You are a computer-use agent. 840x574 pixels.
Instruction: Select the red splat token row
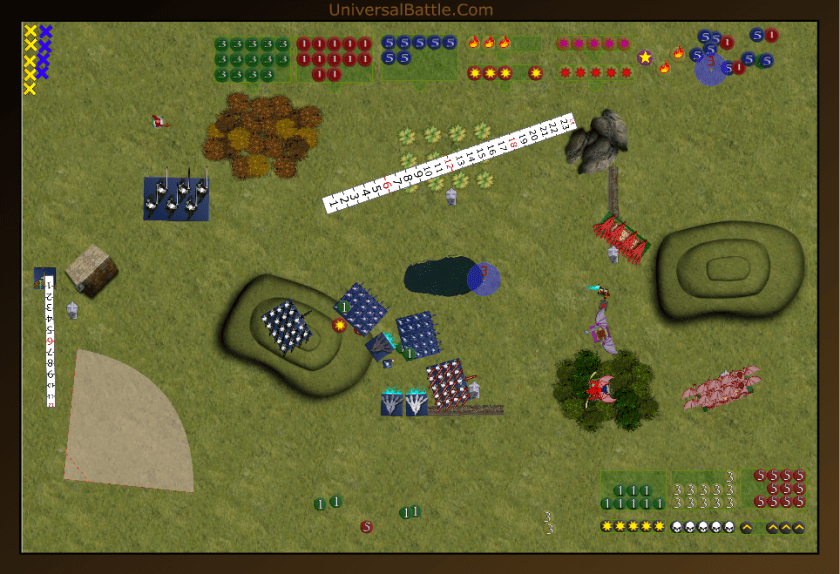coord(596,72)
